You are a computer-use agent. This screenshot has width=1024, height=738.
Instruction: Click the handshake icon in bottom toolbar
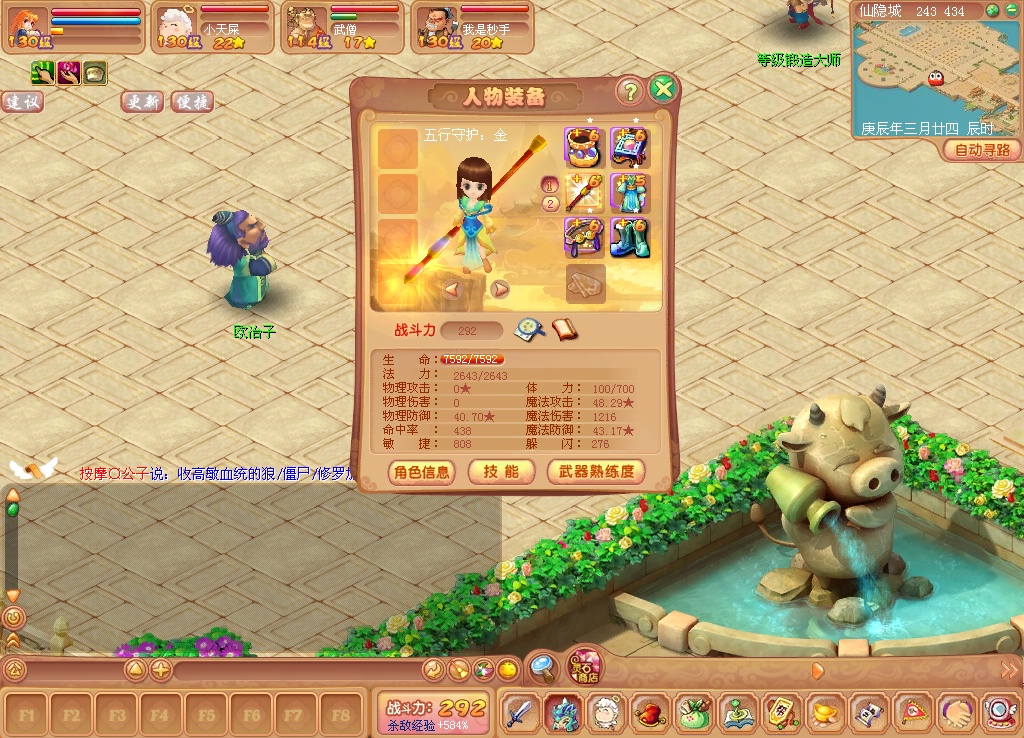pos(957,713)
